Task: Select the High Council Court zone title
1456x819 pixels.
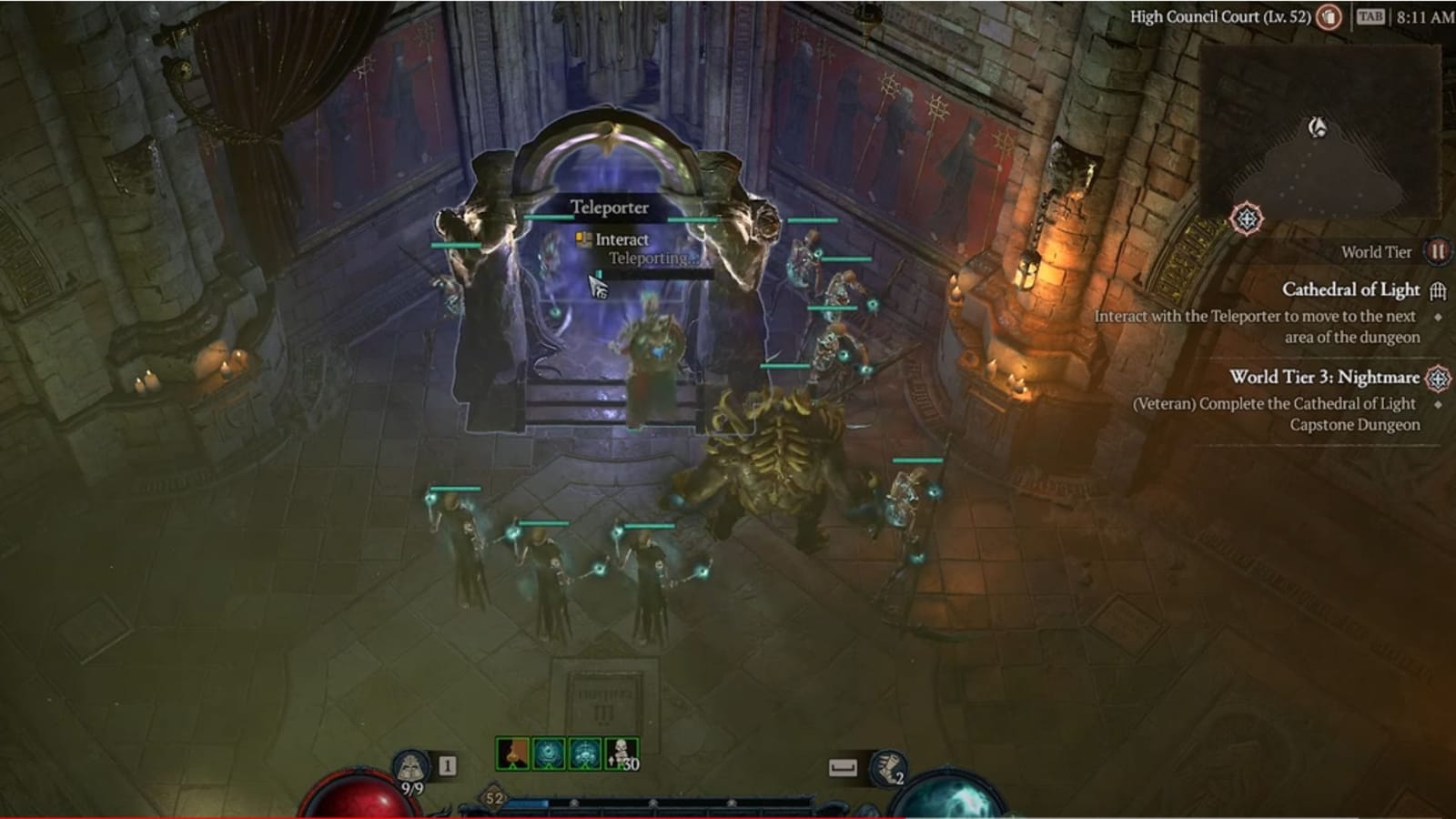Action: click(x=1220, y=15)
